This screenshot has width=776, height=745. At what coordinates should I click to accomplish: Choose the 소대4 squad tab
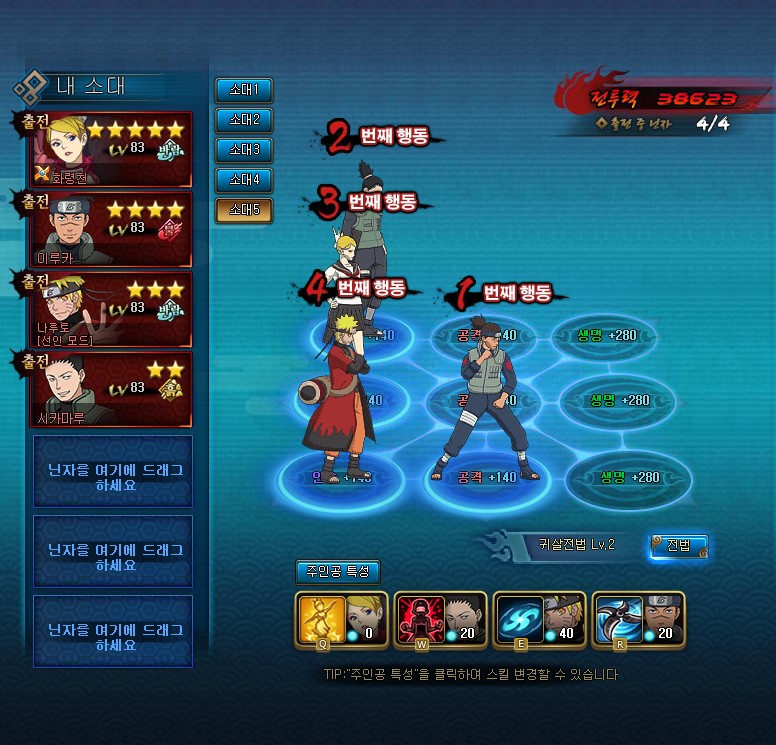coord(243,180)
